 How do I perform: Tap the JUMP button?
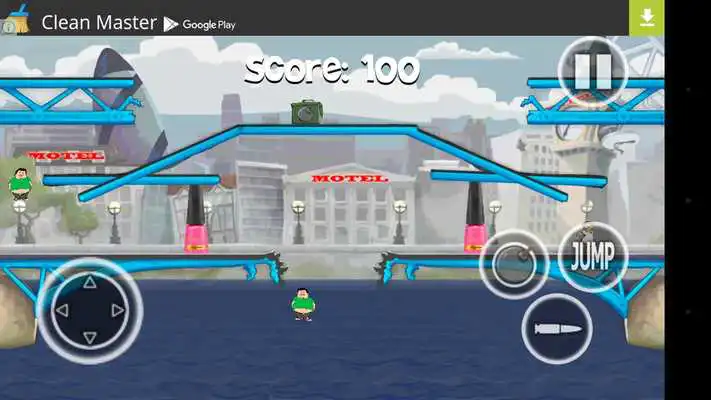pyautogui.click(x=592, y=256)
